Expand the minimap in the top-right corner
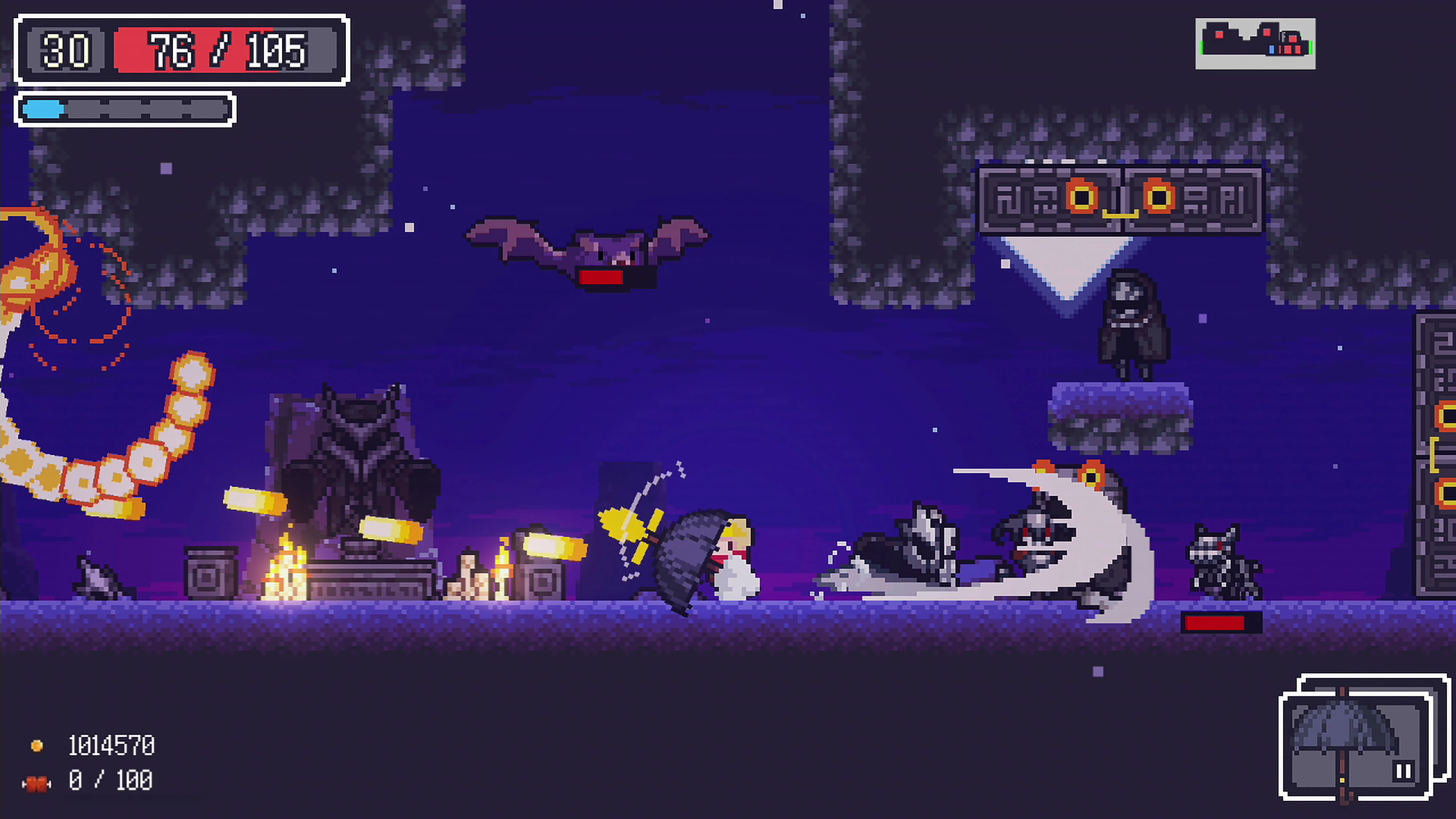 click(x=1256, y=44)
